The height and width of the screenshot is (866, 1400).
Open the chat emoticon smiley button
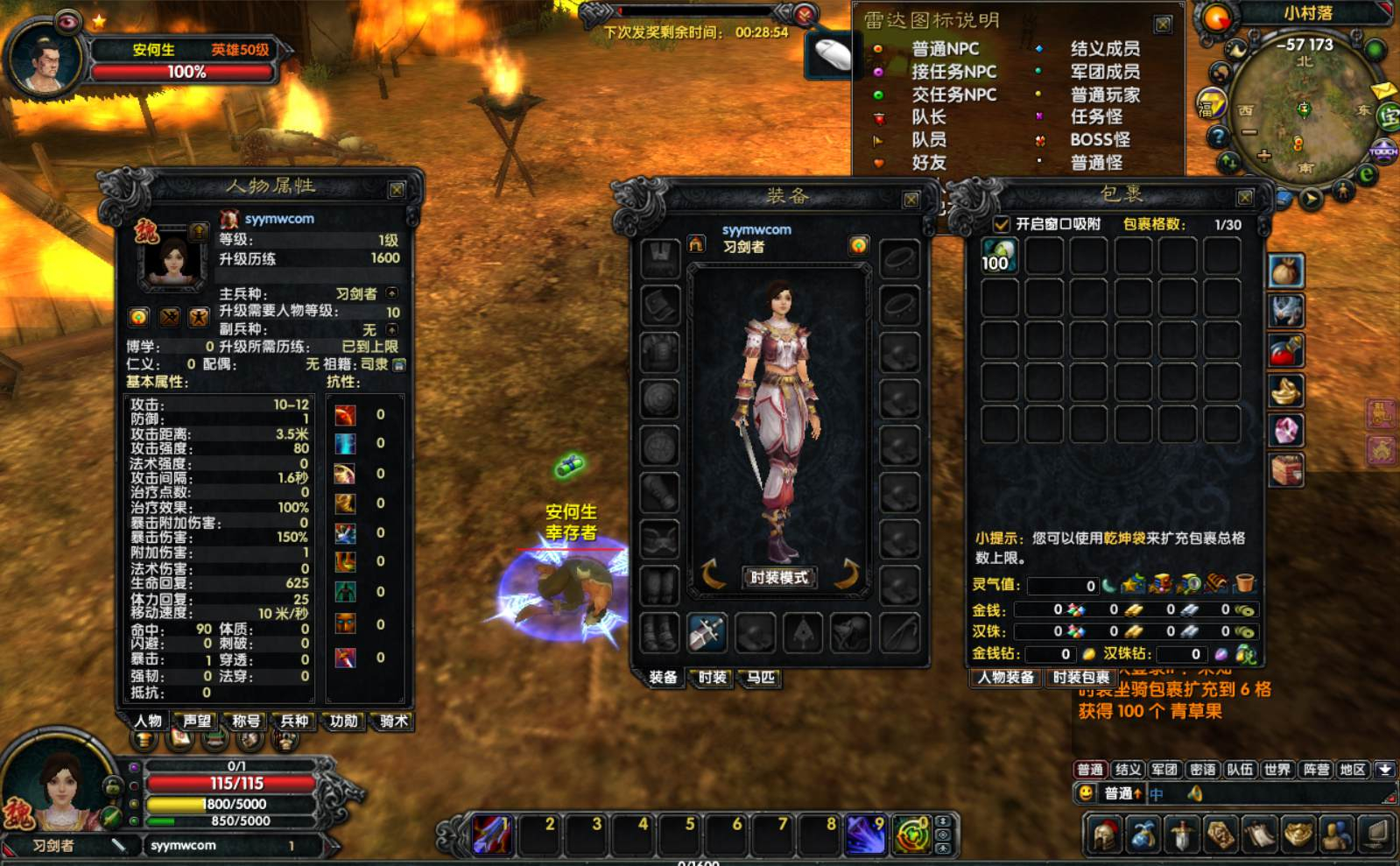(x=1087, y=793)
